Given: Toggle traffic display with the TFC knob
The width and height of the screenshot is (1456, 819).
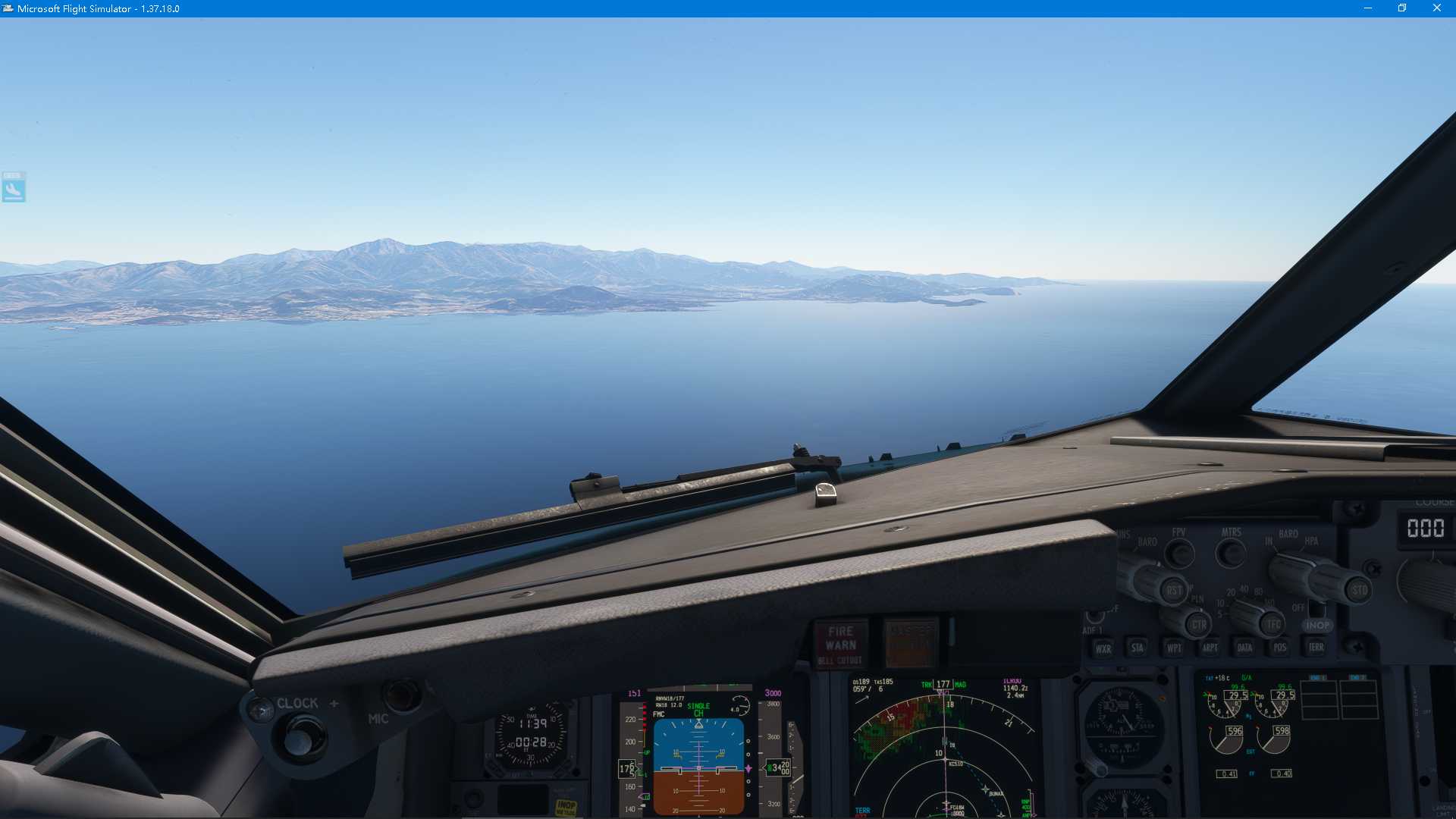Looking at the screenshot, I should (1274, 623).
